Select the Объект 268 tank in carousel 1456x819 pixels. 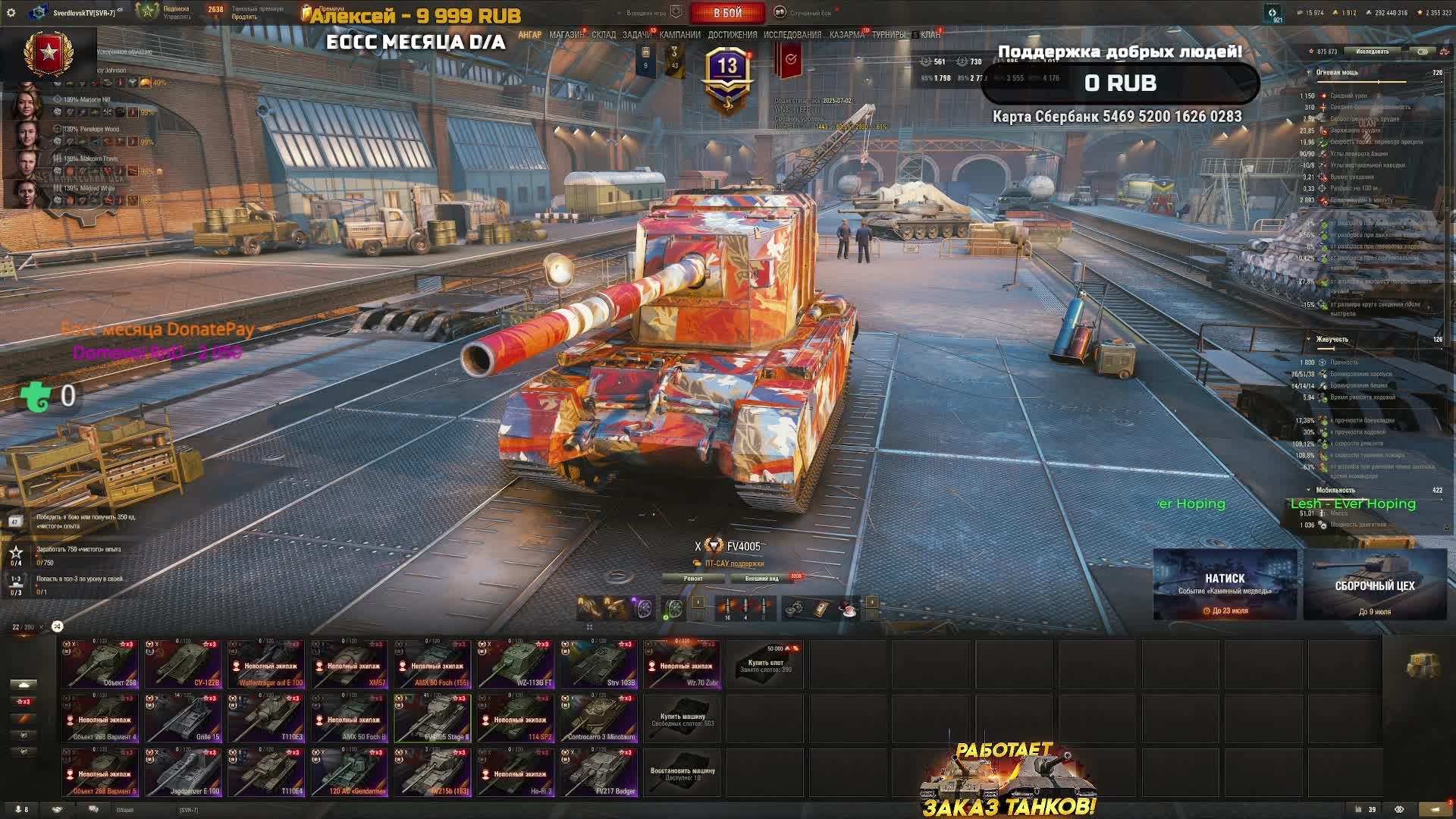pyautogui.click(x=100, y=664)
